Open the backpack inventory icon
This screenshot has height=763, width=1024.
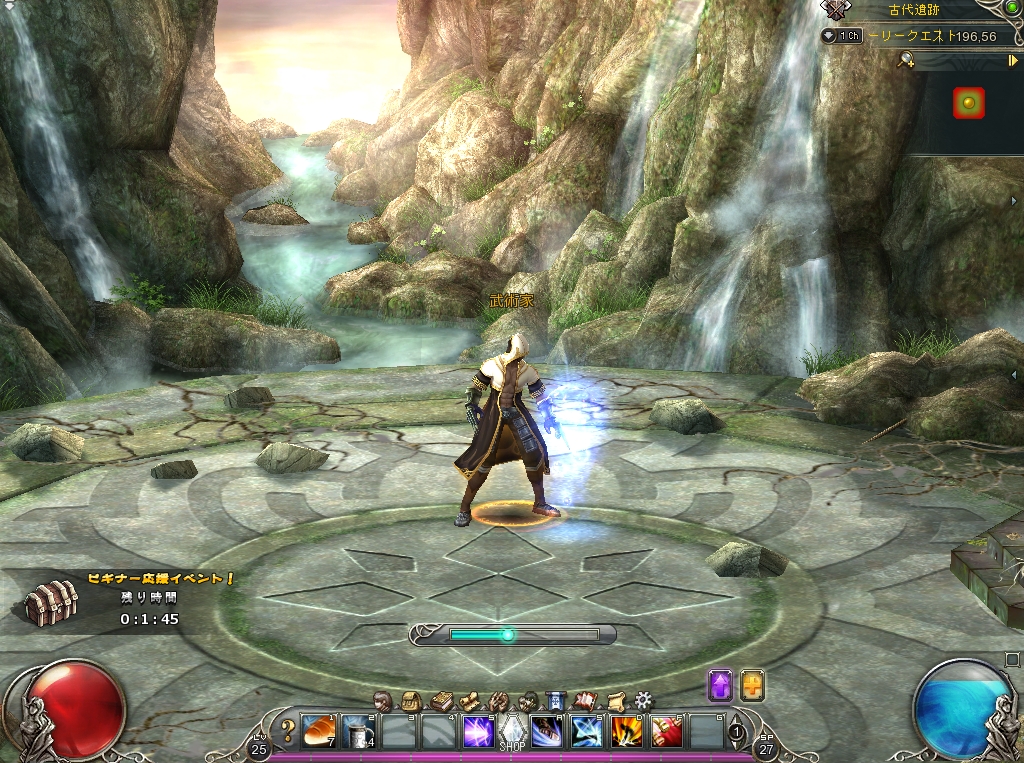(x=410, y=700)
